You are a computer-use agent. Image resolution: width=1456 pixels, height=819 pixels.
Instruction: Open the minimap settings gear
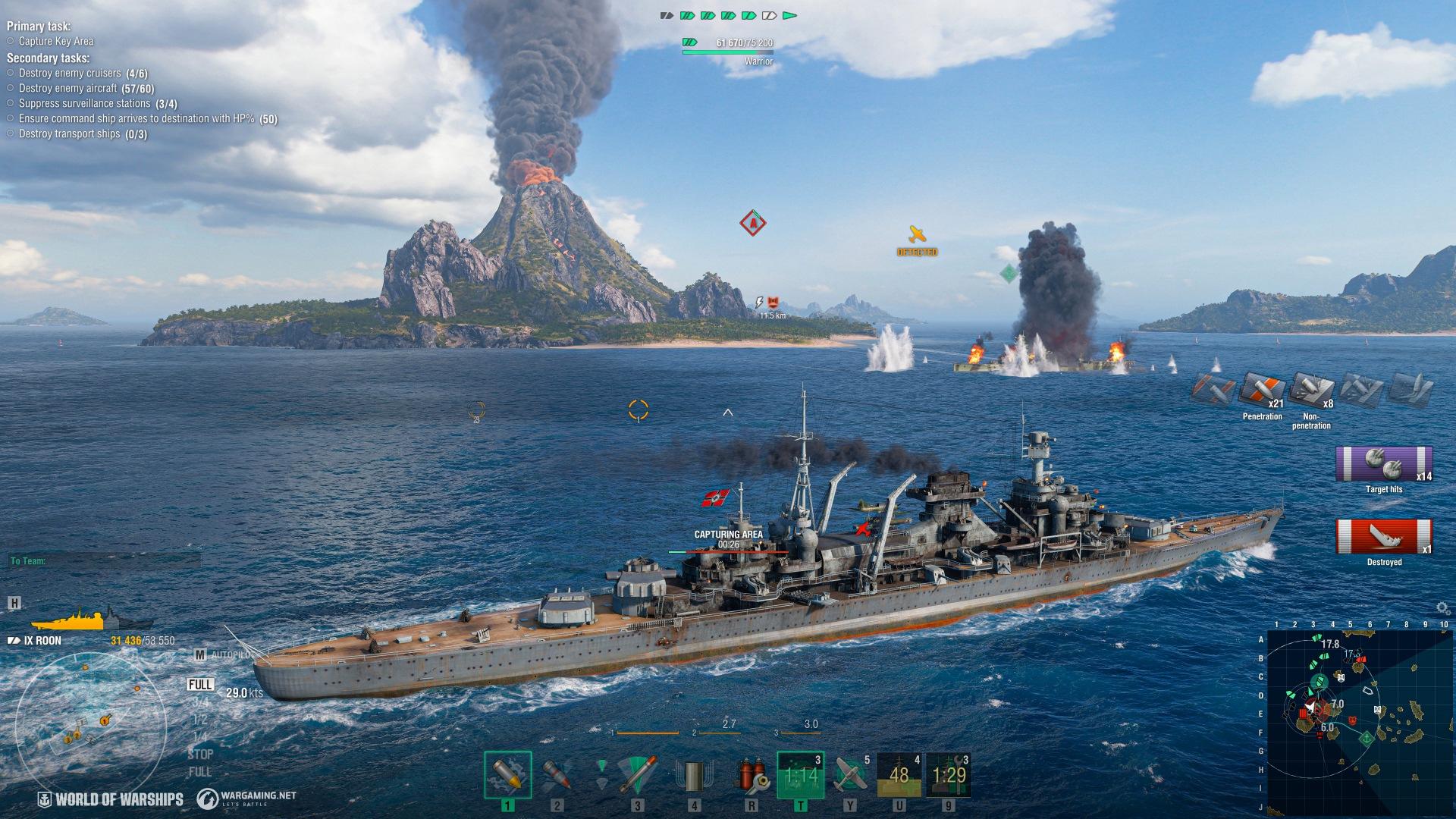(x=1443, y=608)
